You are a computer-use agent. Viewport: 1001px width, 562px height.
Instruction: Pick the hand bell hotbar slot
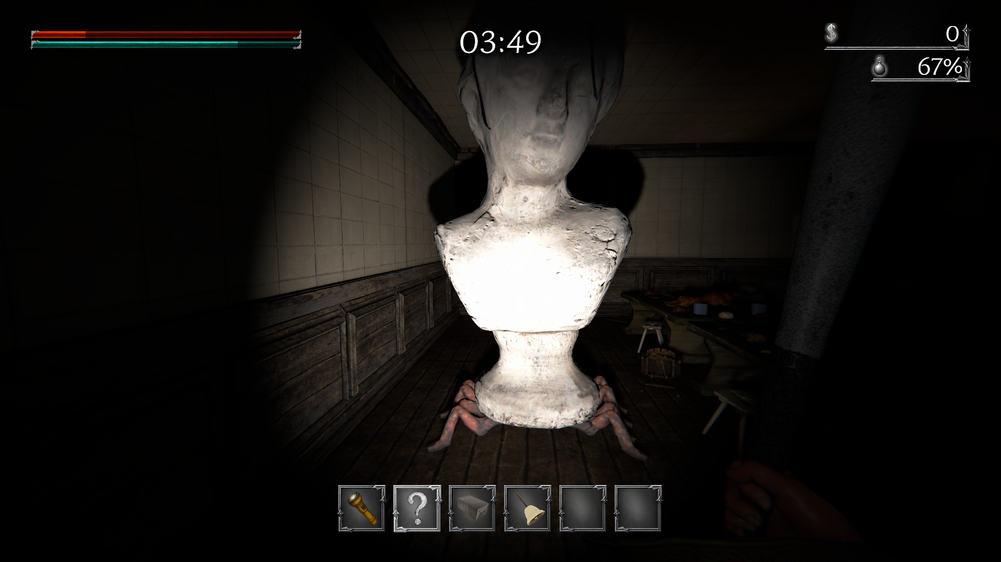point(527,509)
